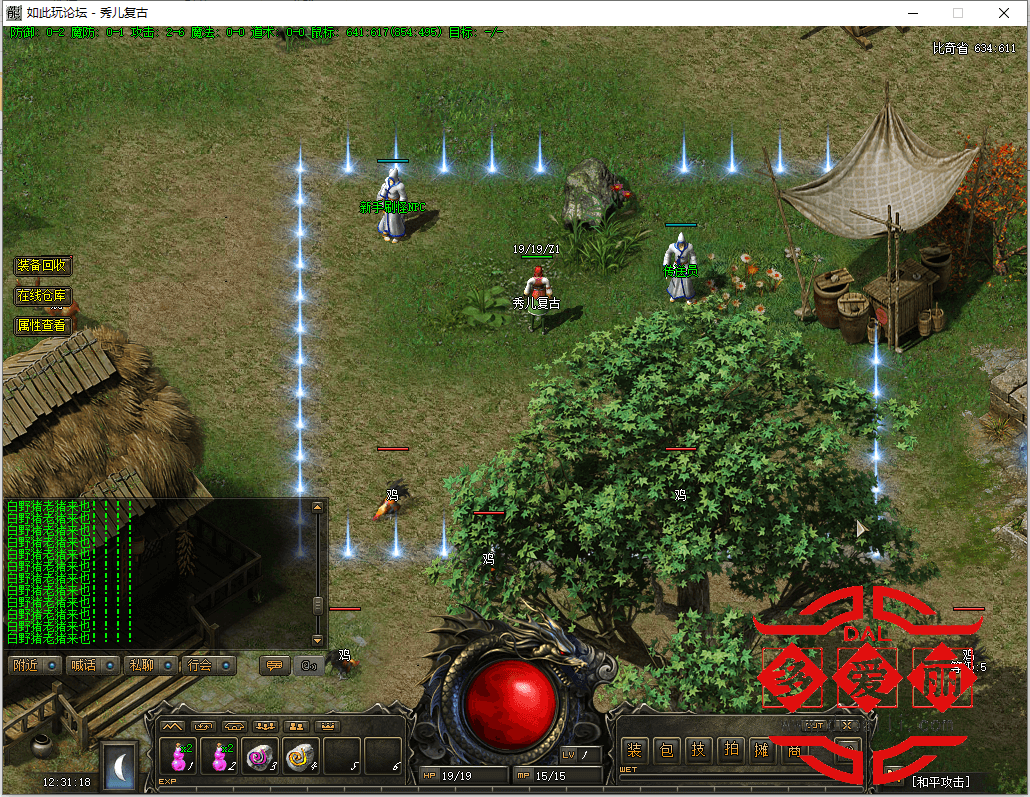Screen dimensions: 1030x797
Task: Open the 装 equipment panel
Action: (x=634, y=750)
